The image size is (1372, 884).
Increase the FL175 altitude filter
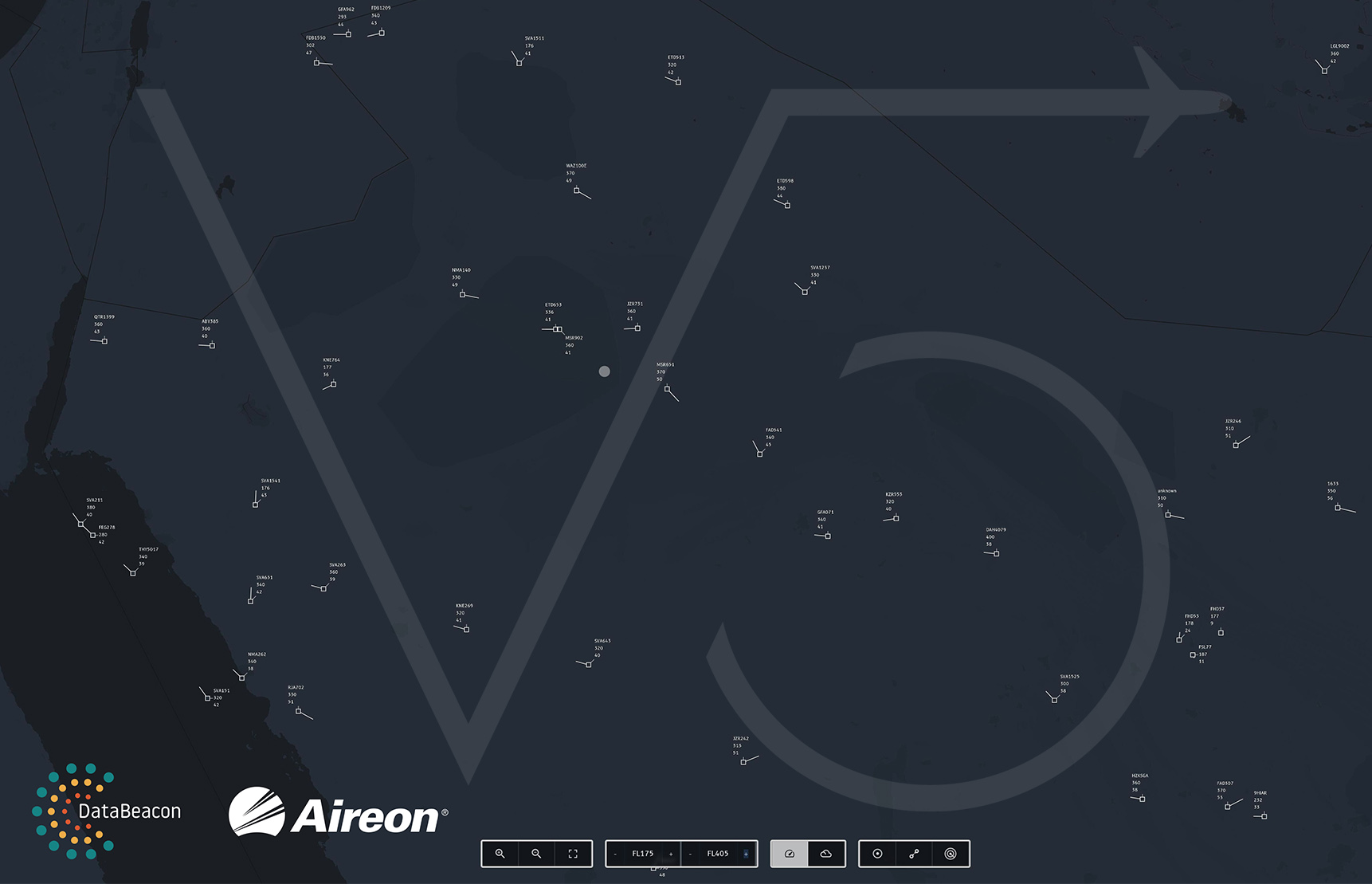coord(670,853)
